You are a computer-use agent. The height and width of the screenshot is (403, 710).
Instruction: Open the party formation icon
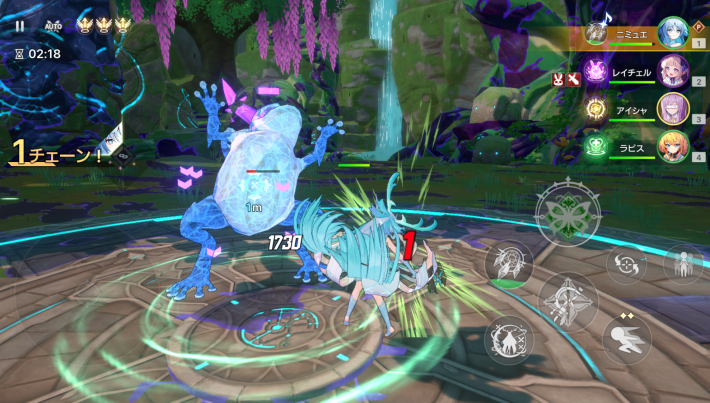[x=684, y=264]
